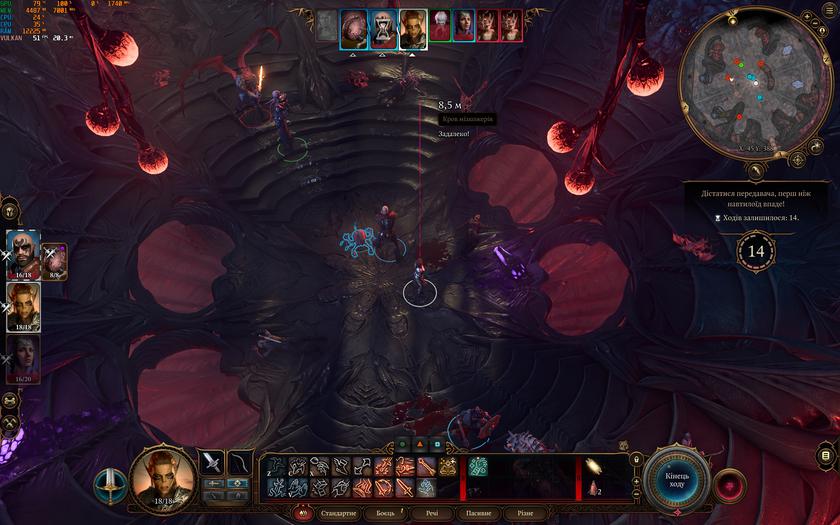
Task: Switch to the Стандартне hotbar tab
Action: [x=337, y=513]
